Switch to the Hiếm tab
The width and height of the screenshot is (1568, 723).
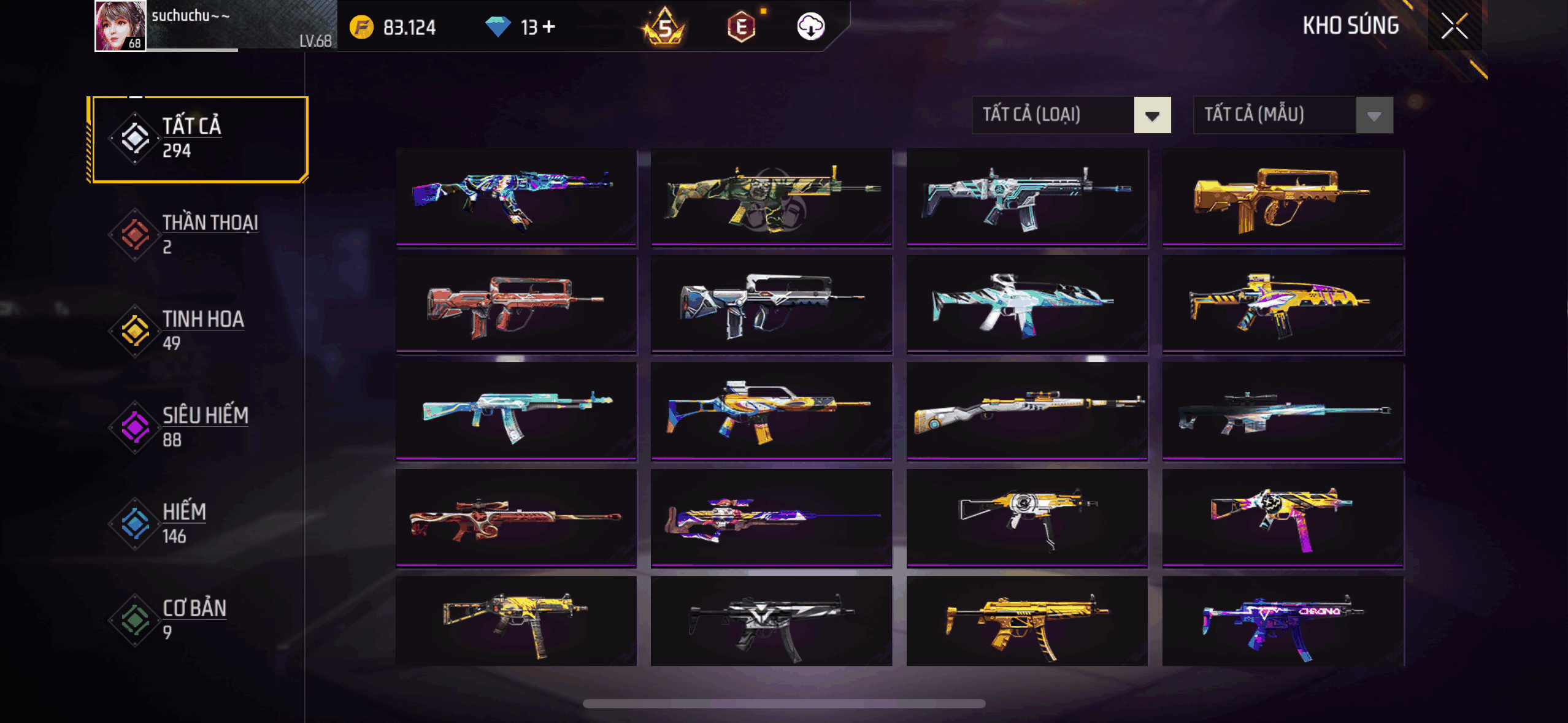[198, 523]
